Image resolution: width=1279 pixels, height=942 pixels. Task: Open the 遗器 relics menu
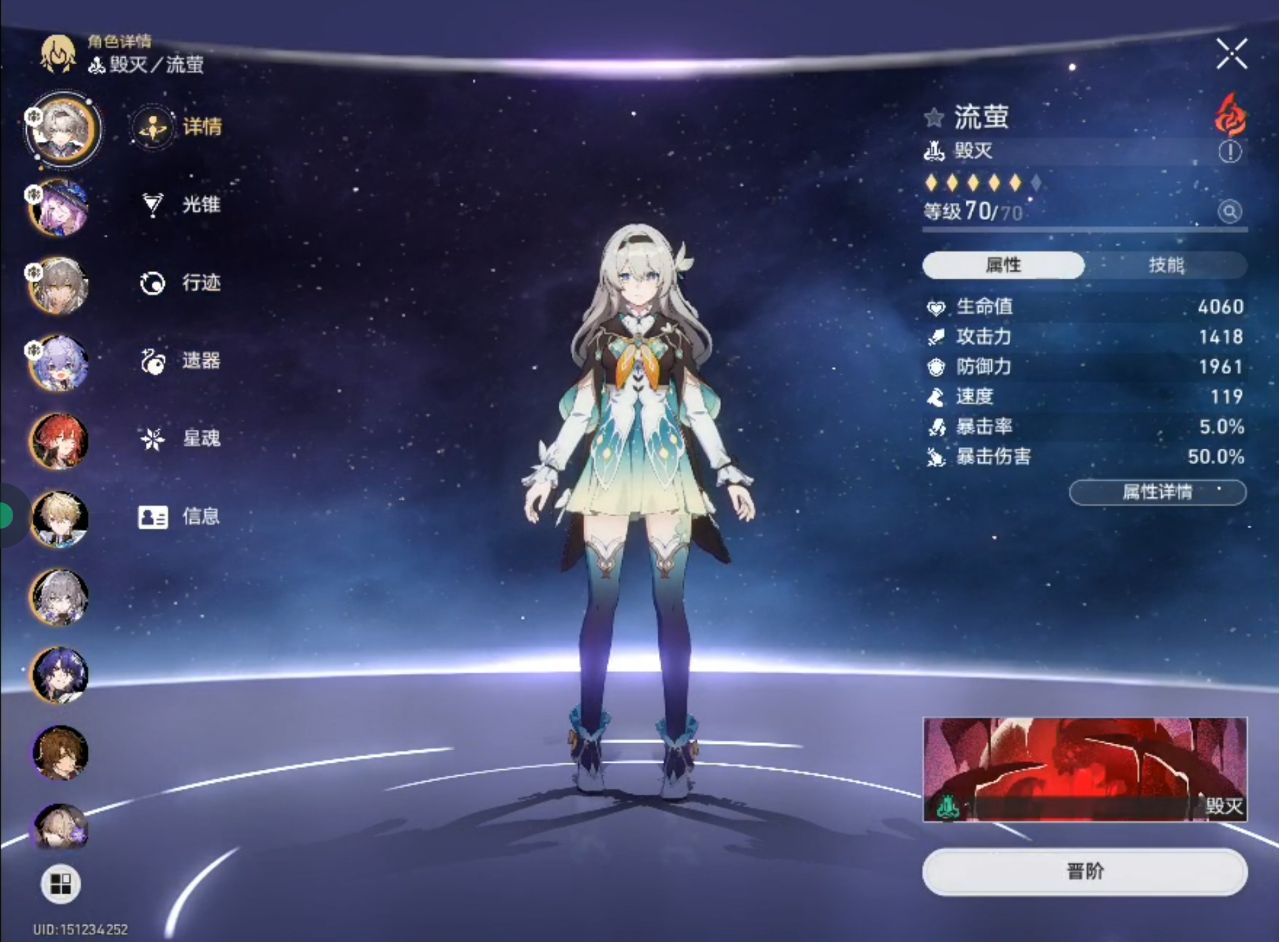[181, 361]
